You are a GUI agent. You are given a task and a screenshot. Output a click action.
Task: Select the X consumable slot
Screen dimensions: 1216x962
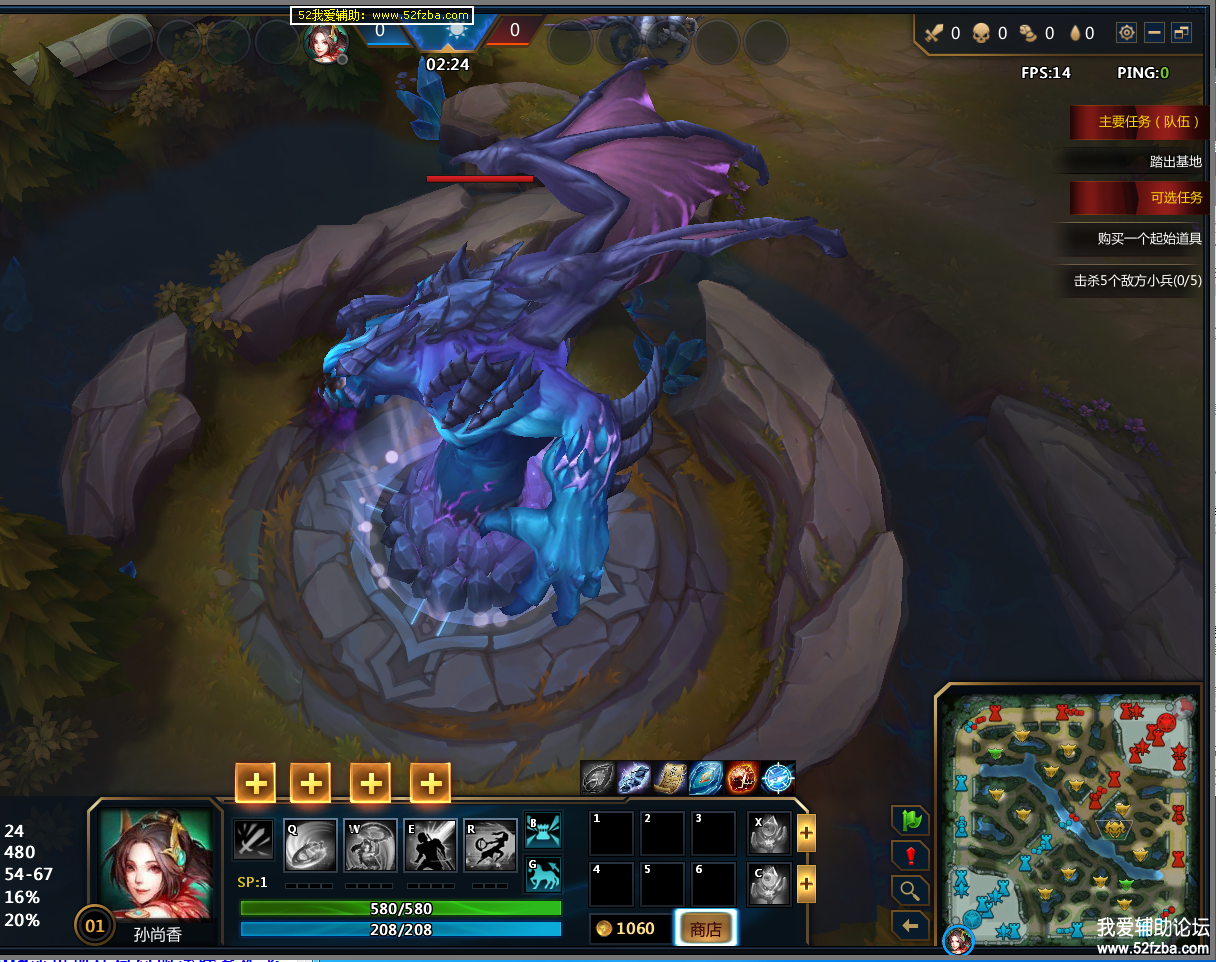(x=769, y=832)
